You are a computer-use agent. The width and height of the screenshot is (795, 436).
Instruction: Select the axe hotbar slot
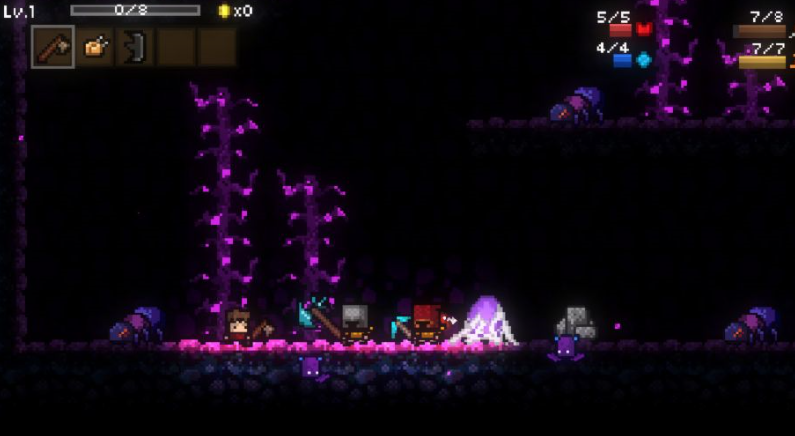pos(52,47)
